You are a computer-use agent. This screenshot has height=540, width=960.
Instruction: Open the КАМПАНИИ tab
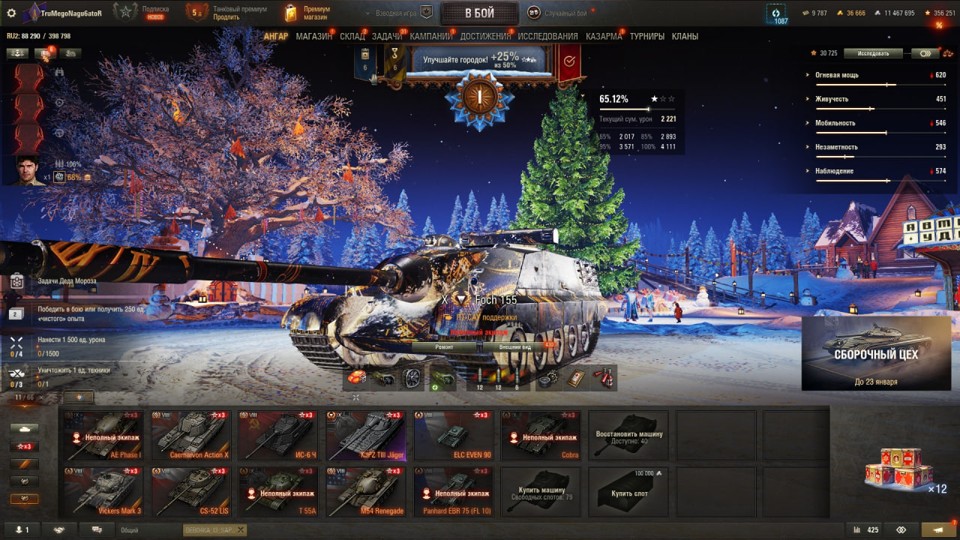pos(430,36)
